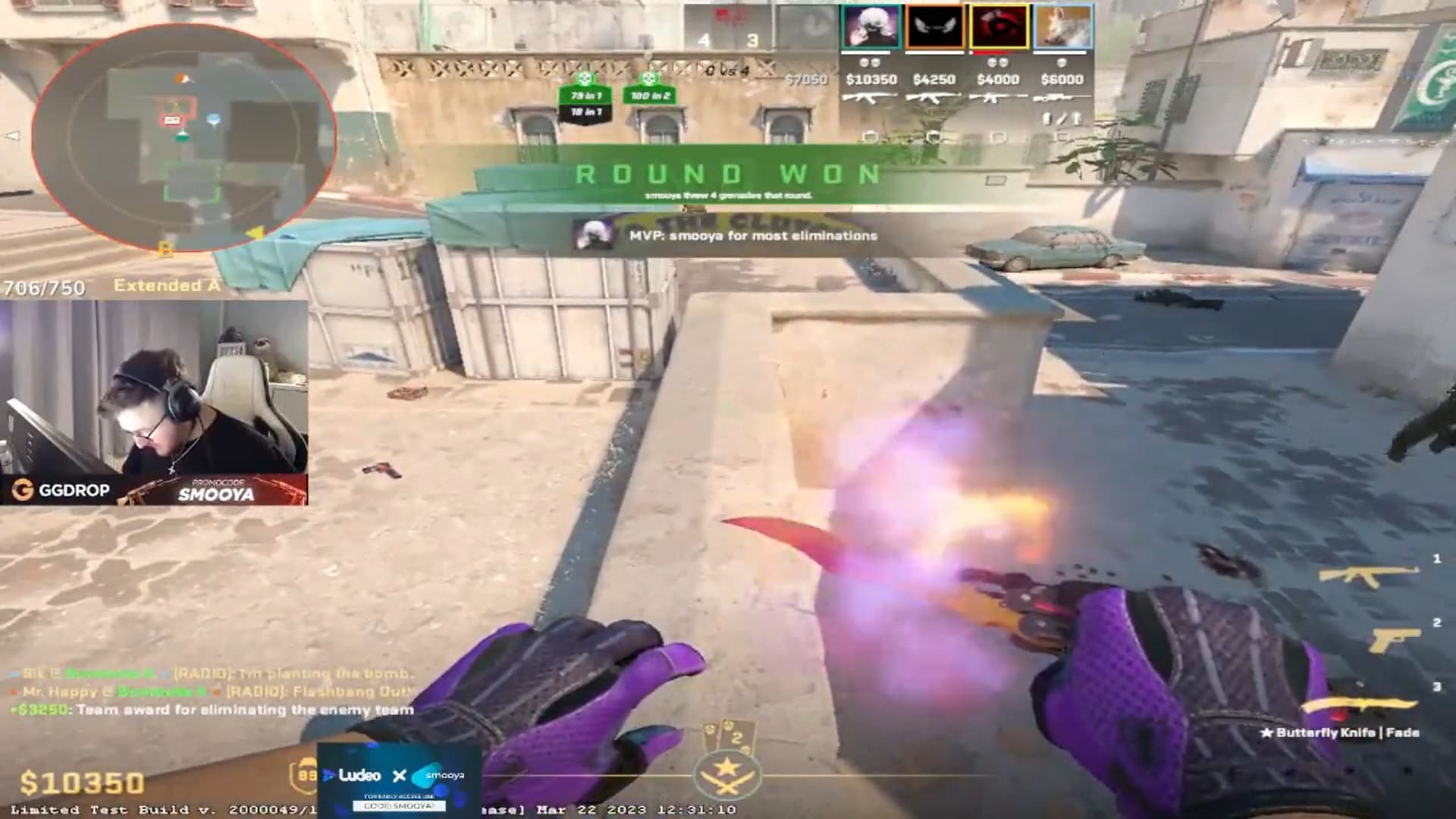This screenshot has width=1456, height=819.
Task: Toggle the 100 in 2 utility badge
Action: click(x=652, y=96)
